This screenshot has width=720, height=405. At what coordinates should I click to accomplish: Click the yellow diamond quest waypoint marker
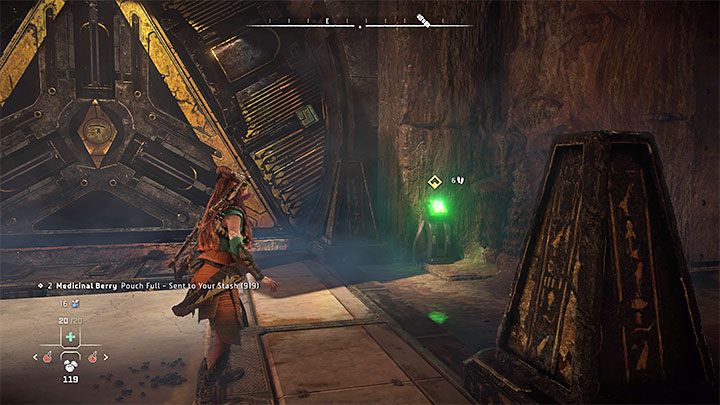pyautogui.click(x=434, y=181)
